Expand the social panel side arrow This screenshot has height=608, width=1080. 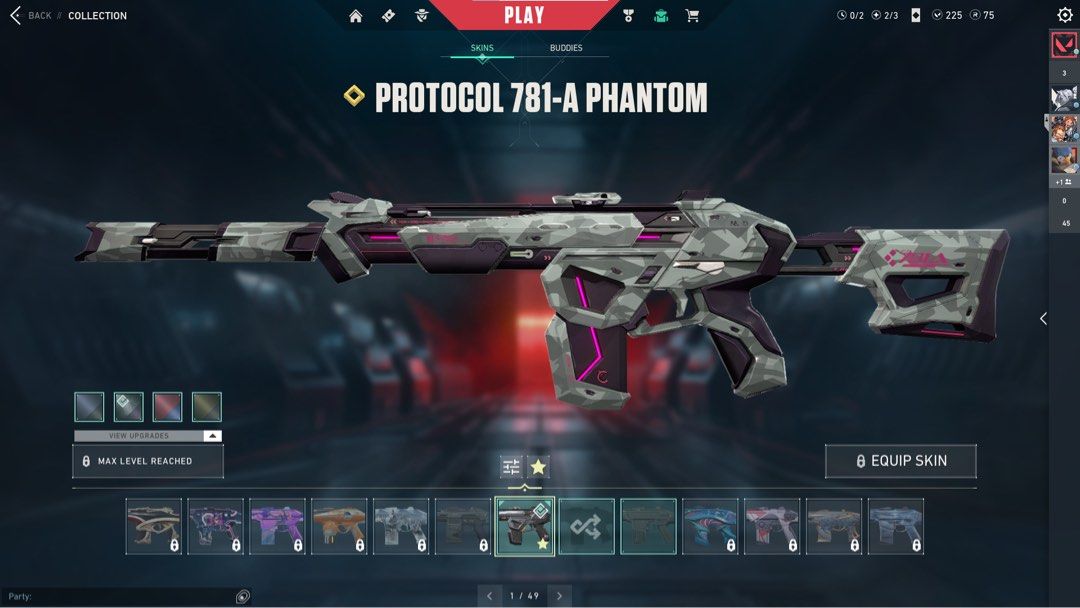click(x=1043, y=318)
